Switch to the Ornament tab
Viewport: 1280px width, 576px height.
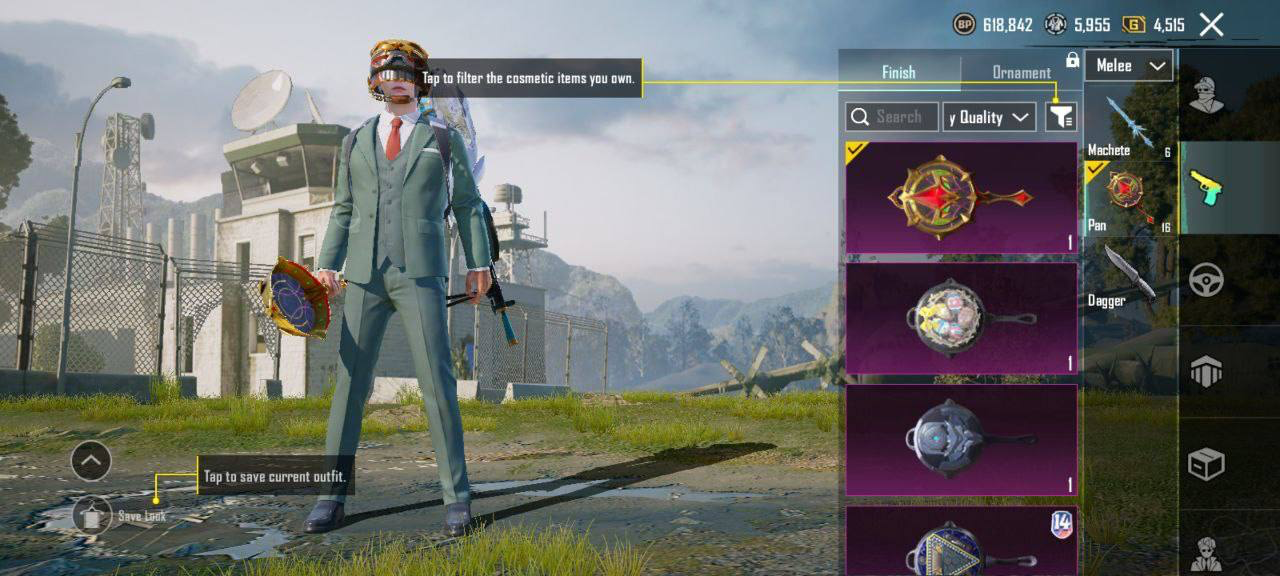(x=1020, y=72)
